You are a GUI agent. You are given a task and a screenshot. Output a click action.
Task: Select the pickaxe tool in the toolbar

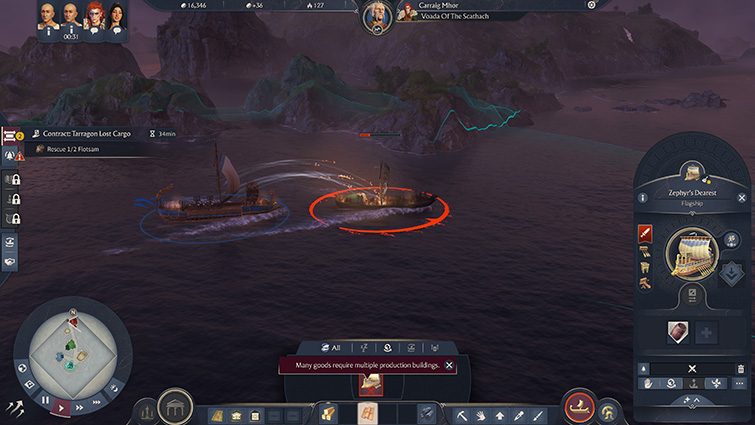pyautogui.click(x=463, y=415)
